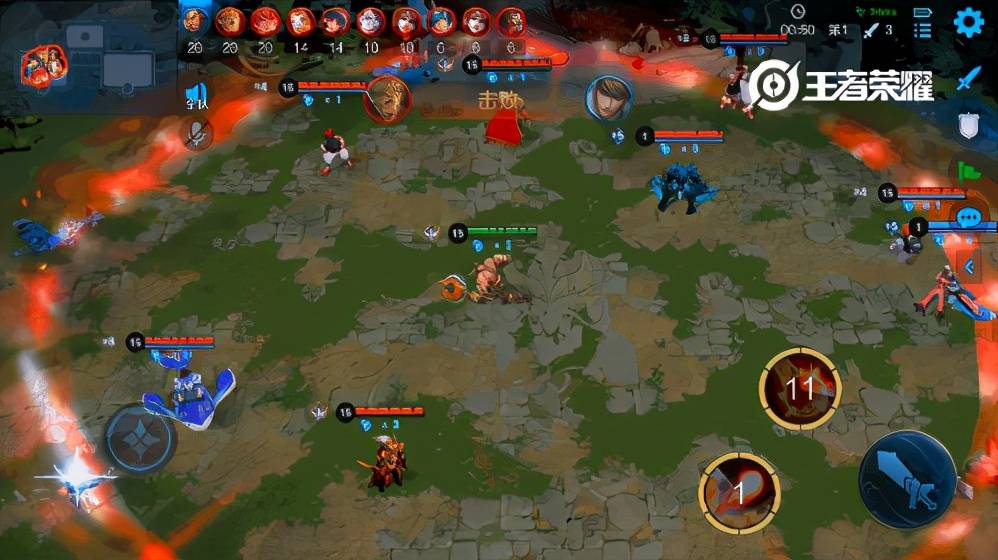The width and height of the screenshot is (998, 560).
Task: Expand the side panel arrow
Action: coord(968,266)
